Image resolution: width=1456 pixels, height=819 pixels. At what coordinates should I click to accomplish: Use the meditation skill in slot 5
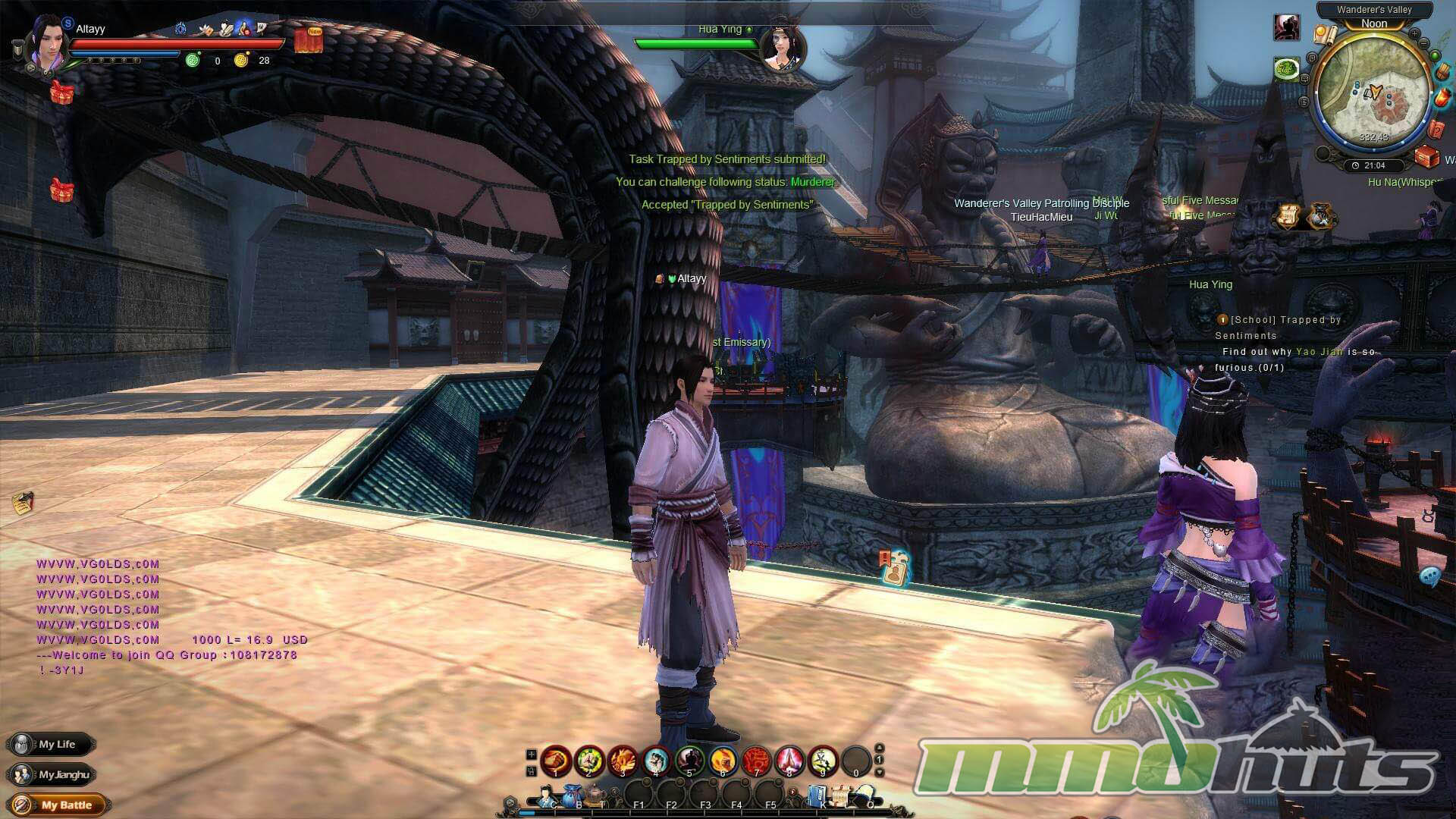pyautogui.click(x=689, y=760)
